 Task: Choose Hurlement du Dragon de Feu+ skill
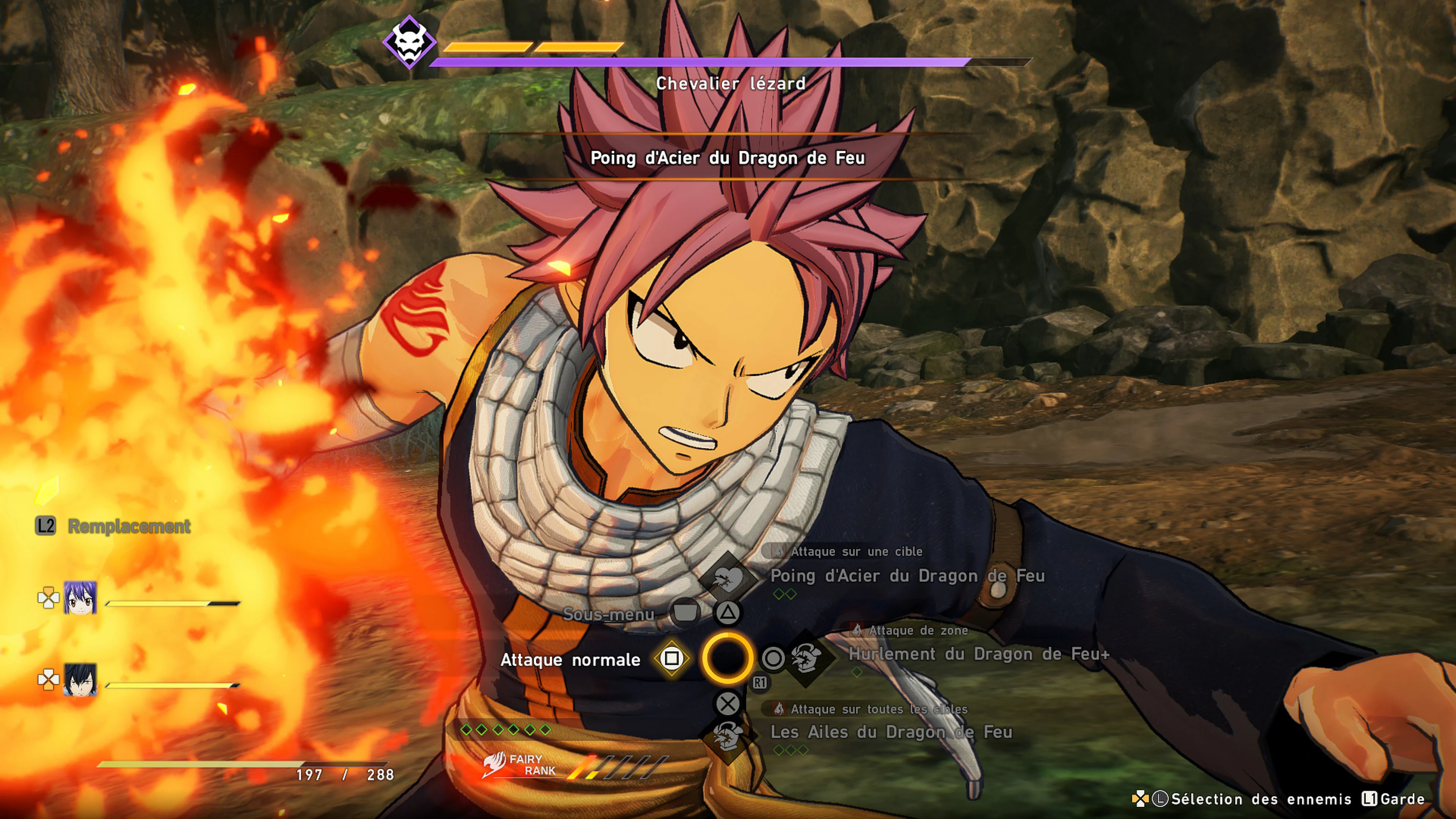(x=978, y=654)
